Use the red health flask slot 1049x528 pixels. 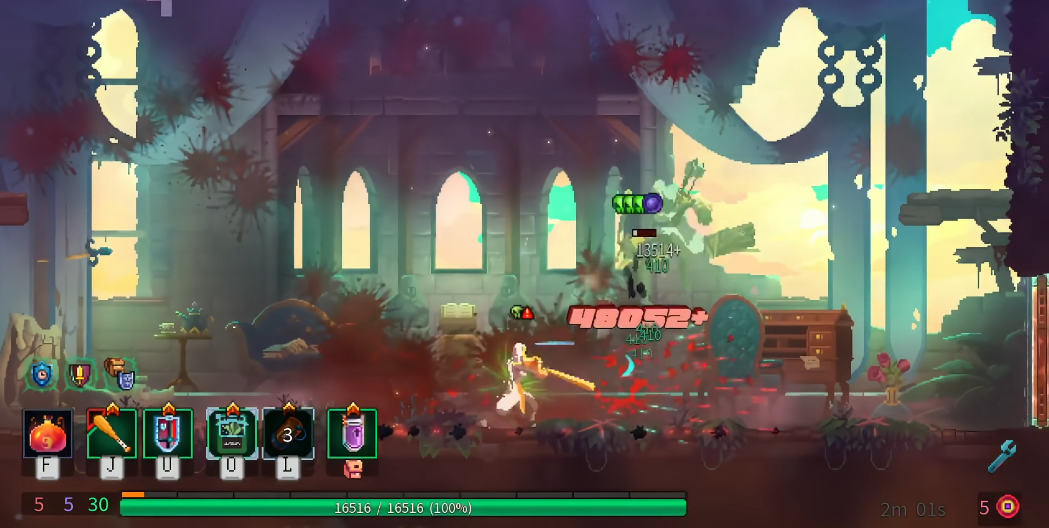[x=48, y=434]
